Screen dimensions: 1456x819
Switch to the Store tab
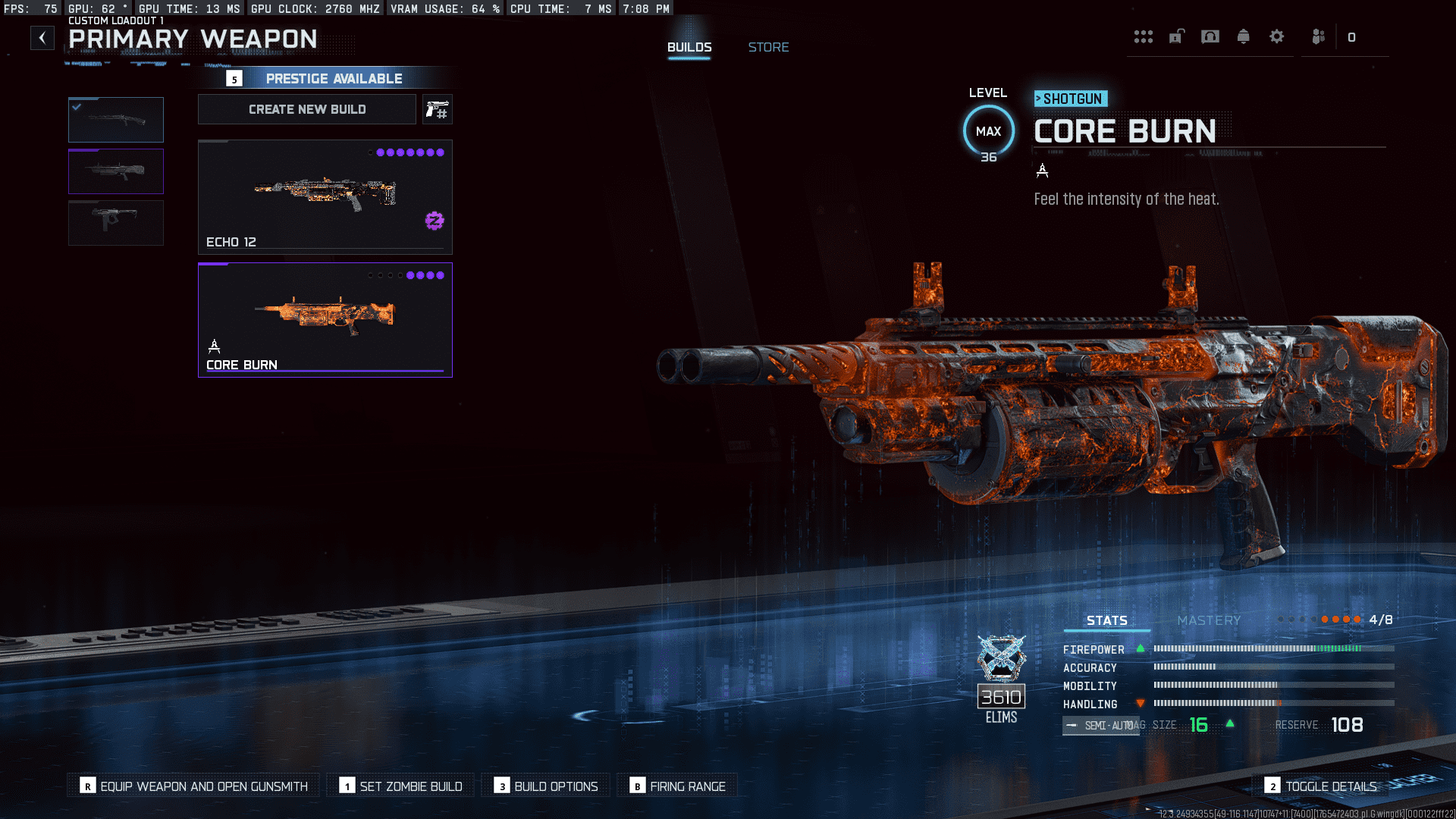(768, 47)
